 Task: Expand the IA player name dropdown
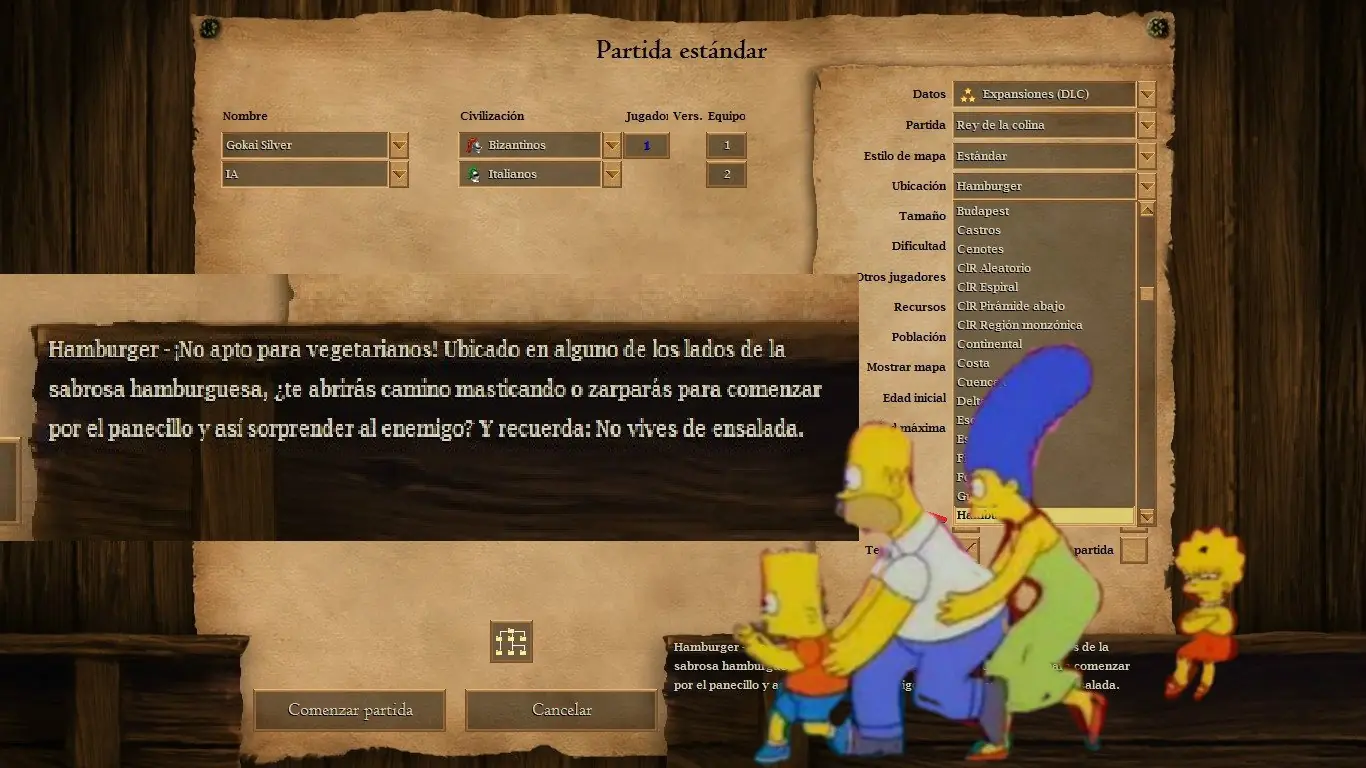[398, 174]
